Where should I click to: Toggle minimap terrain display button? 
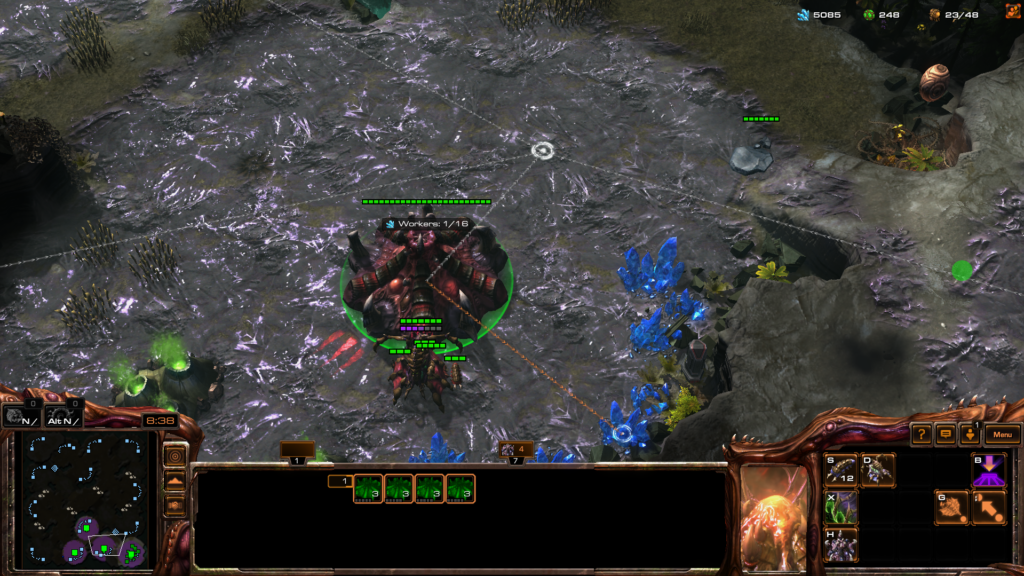click(x=175, y=481)
